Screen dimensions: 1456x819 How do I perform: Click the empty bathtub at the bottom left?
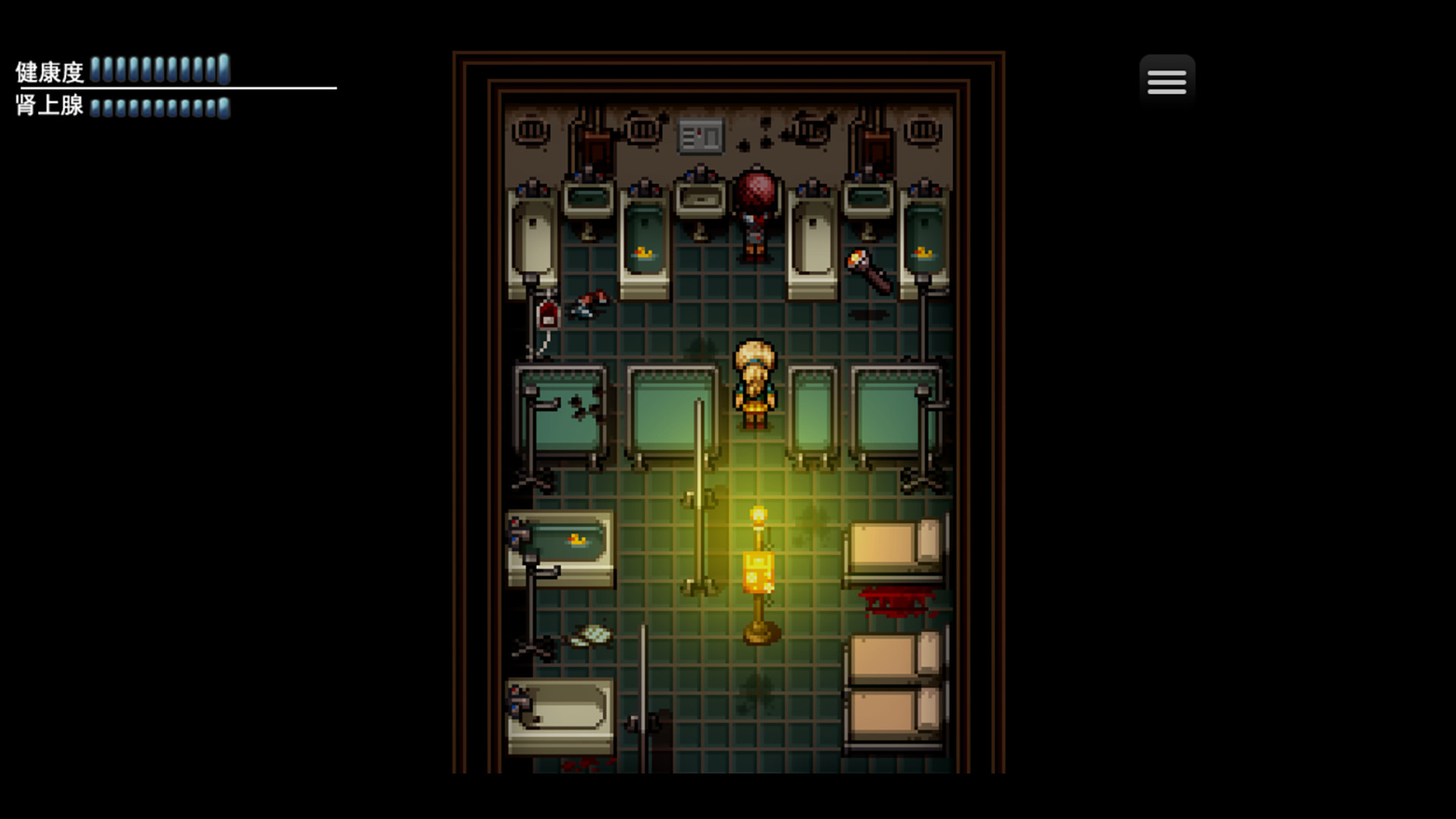(x=565, y=713)
